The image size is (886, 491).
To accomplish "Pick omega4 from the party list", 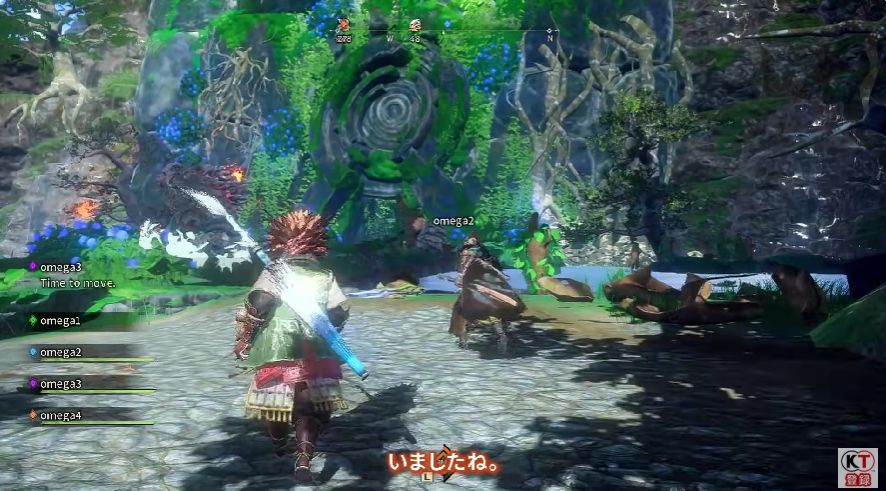I will (x=60, y=415).
